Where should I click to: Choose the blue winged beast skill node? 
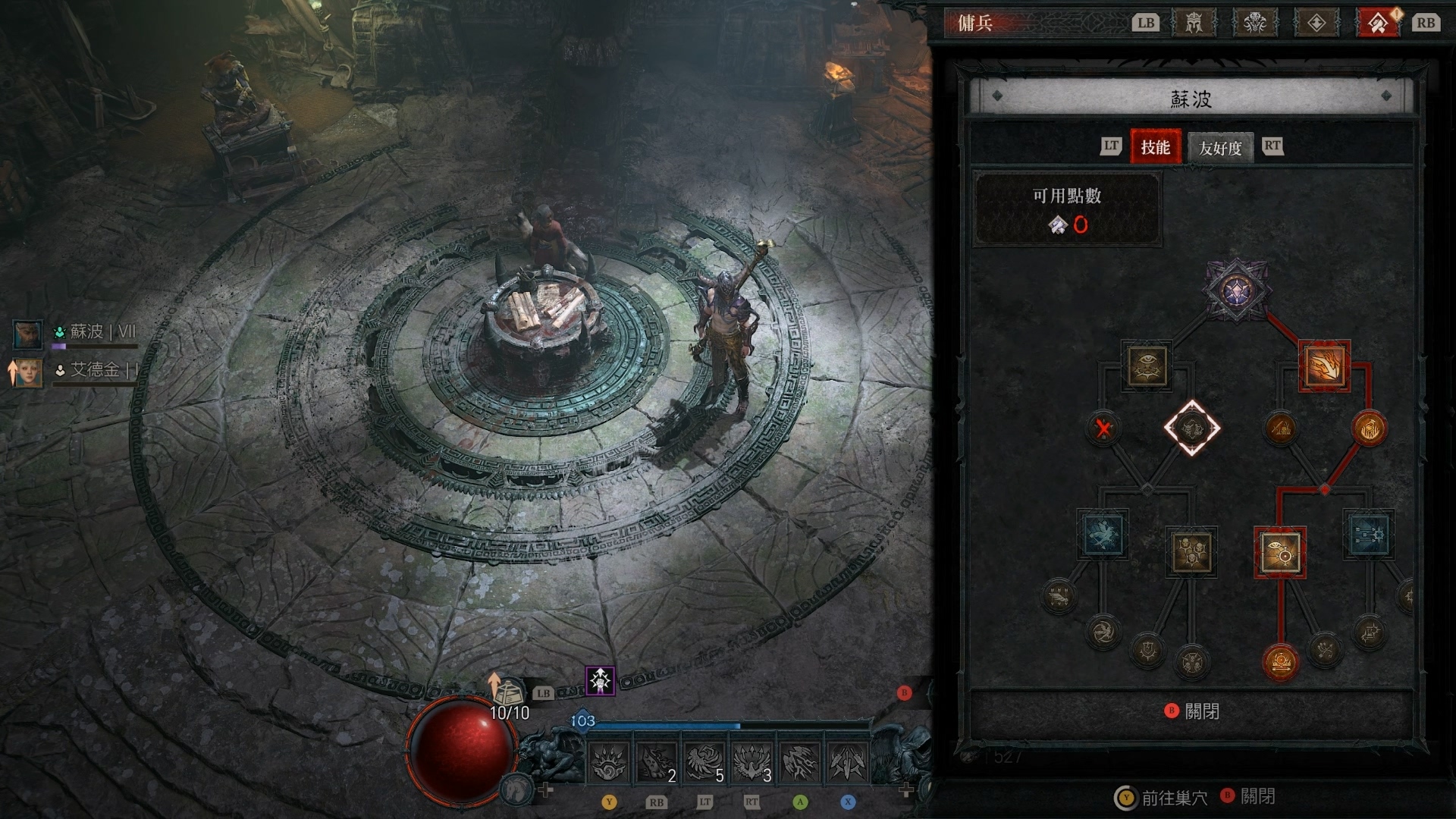click(1103, 535)
